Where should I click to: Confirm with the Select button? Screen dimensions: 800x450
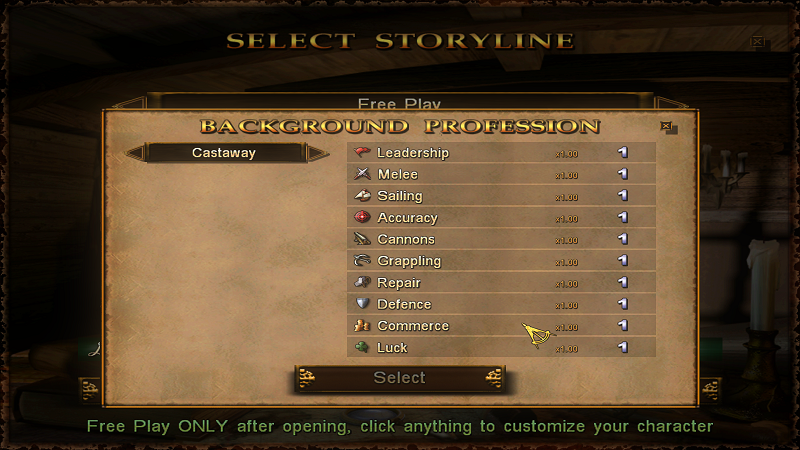pos(399,378)
